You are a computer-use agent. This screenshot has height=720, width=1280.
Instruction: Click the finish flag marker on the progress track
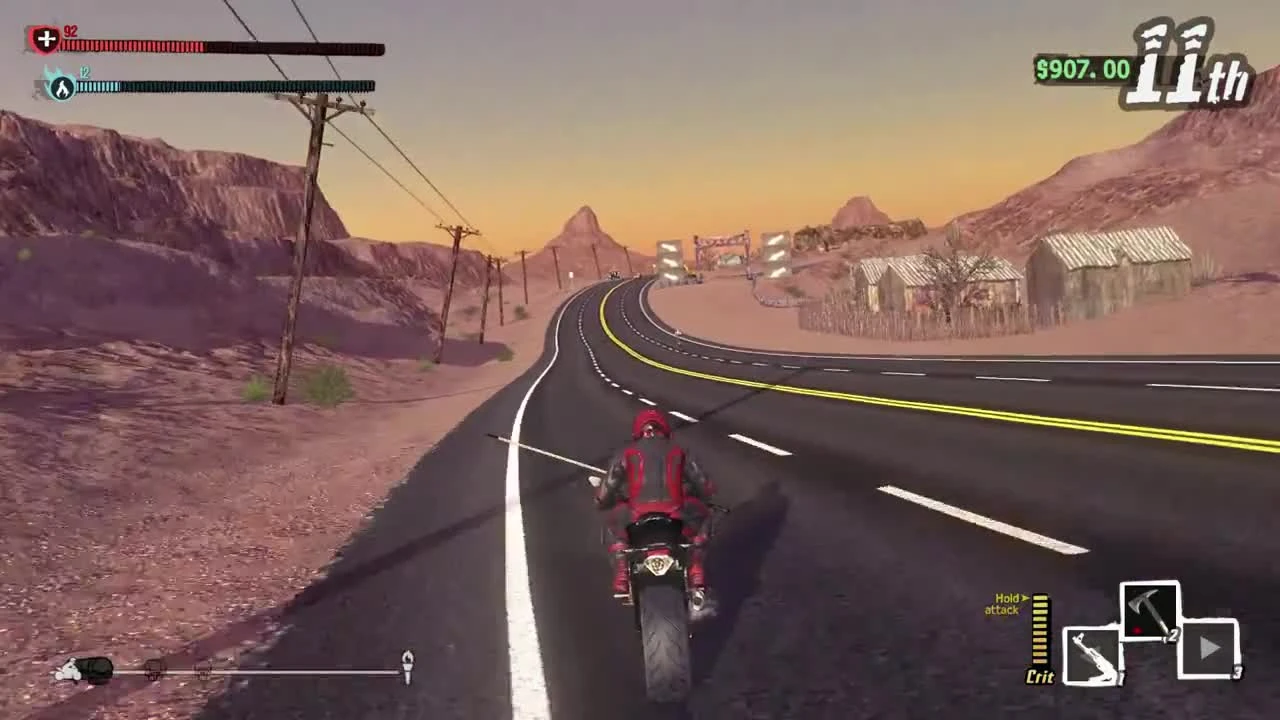pyautogui.click(x=406, y=662)
